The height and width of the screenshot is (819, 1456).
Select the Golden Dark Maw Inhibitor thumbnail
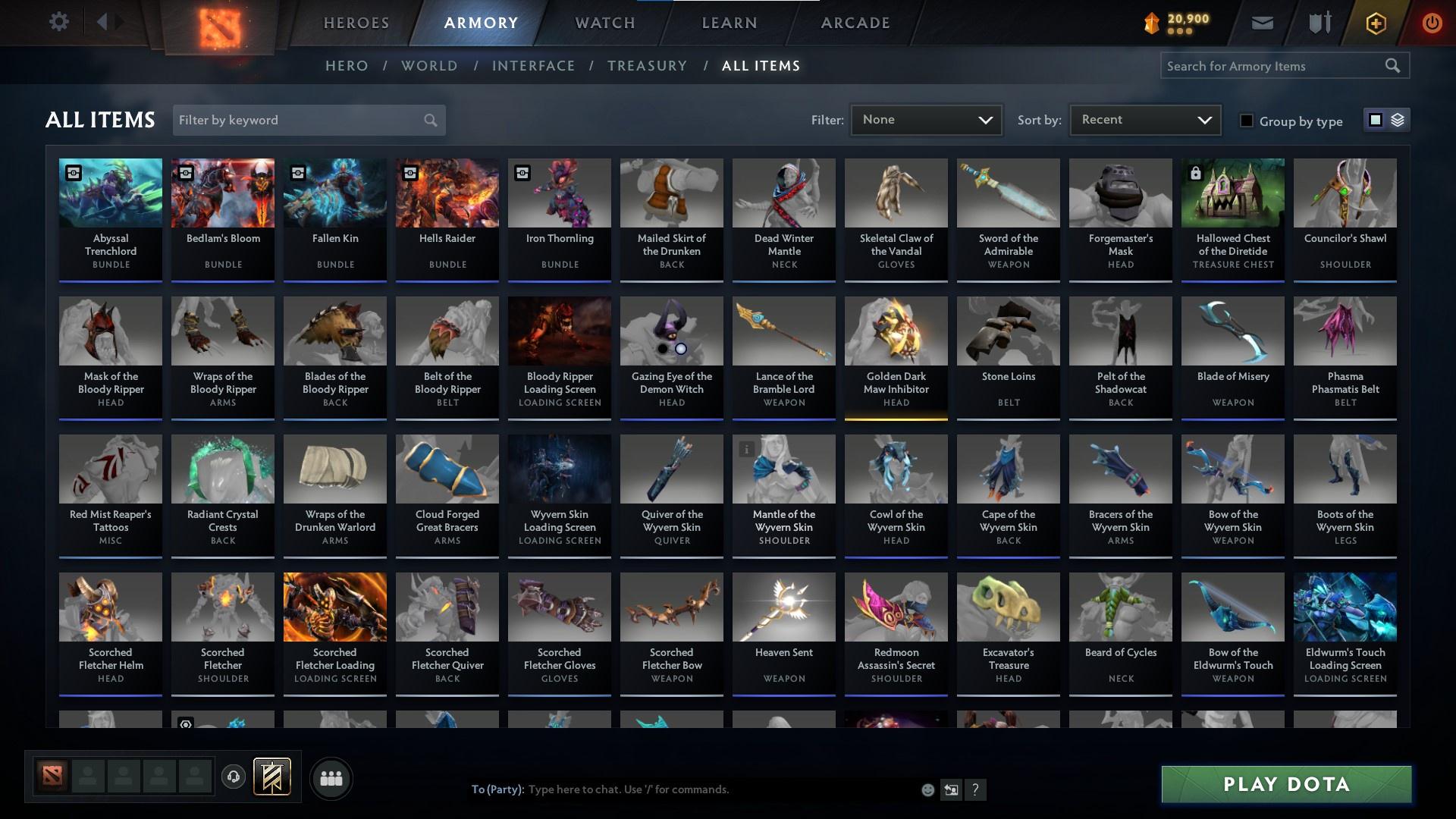pos(896,331)
